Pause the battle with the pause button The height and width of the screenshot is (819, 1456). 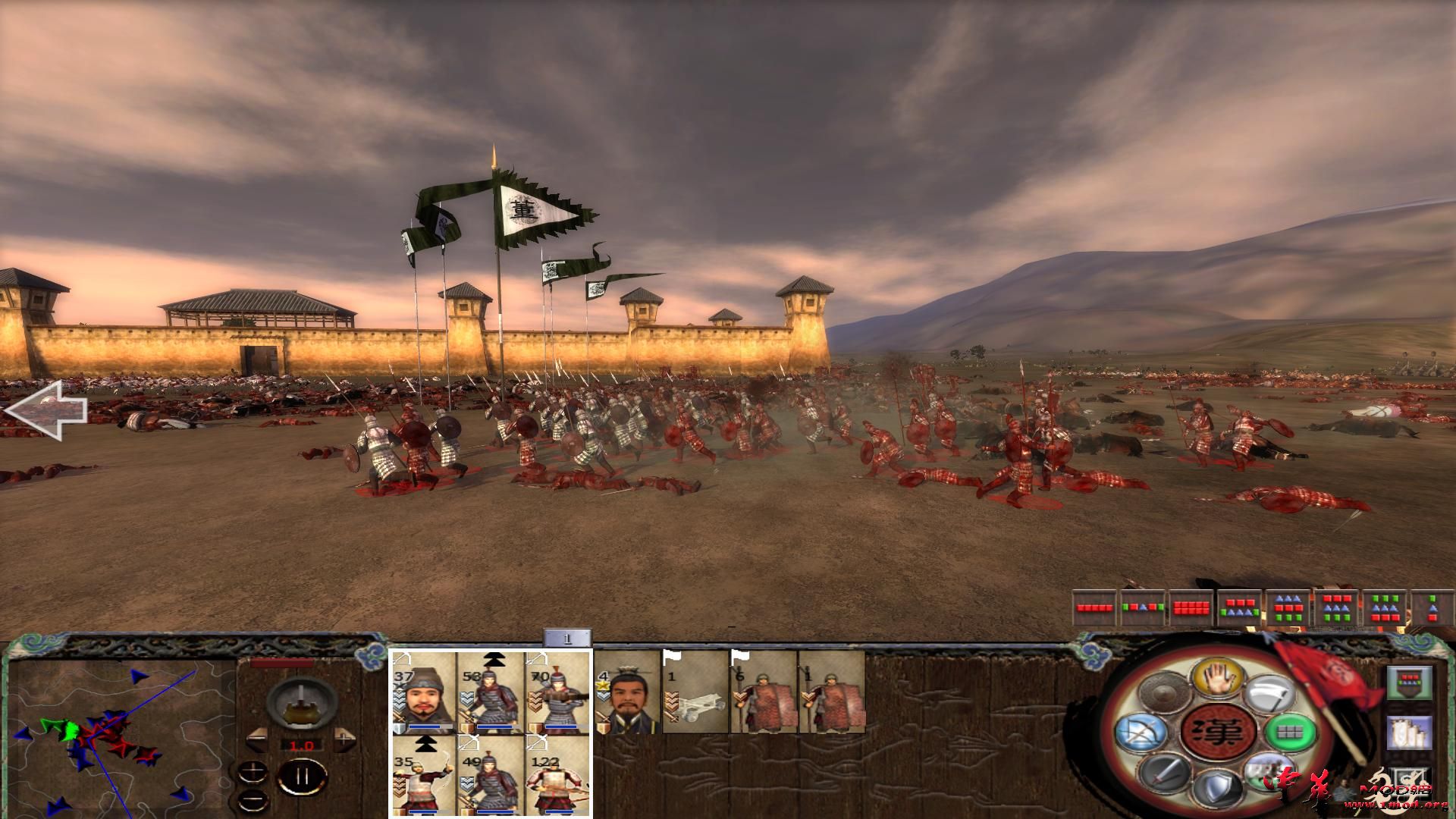pyautogui.click(x=303, y=775)
